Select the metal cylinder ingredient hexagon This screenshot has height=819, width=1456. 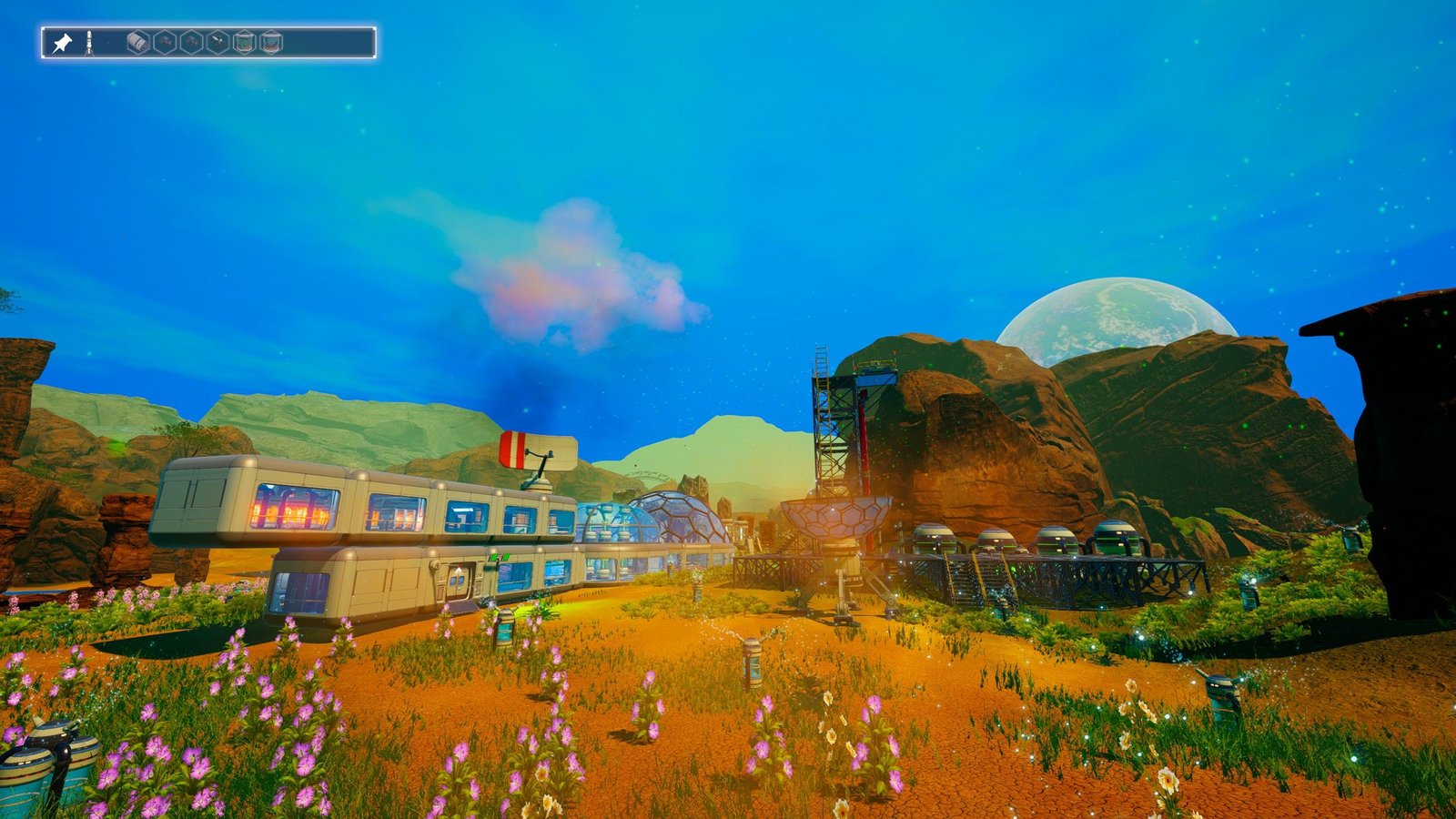tap(138, 43)
